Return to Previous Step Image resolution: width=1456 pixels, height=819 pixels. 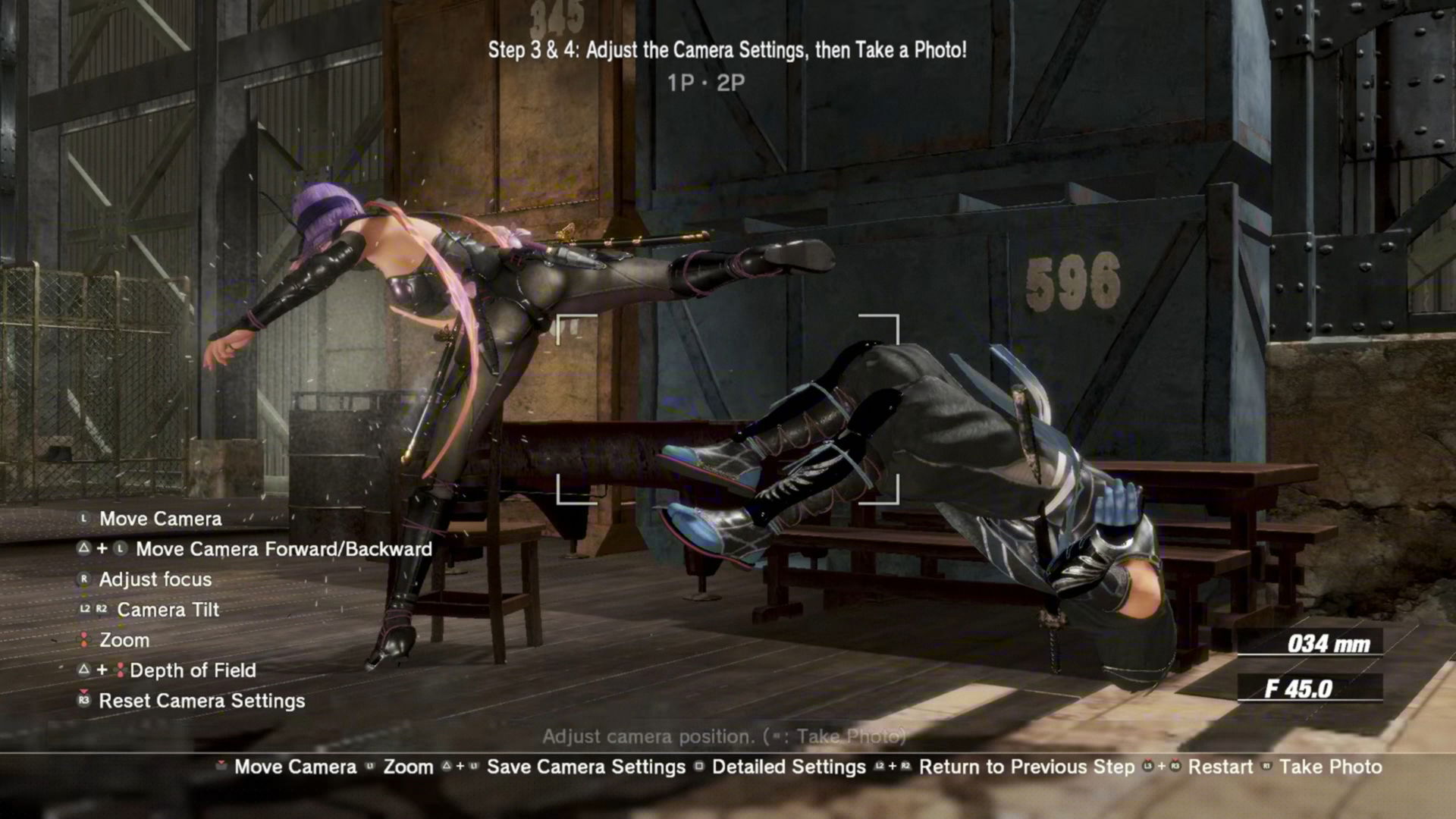click(x=1026, y=767)
